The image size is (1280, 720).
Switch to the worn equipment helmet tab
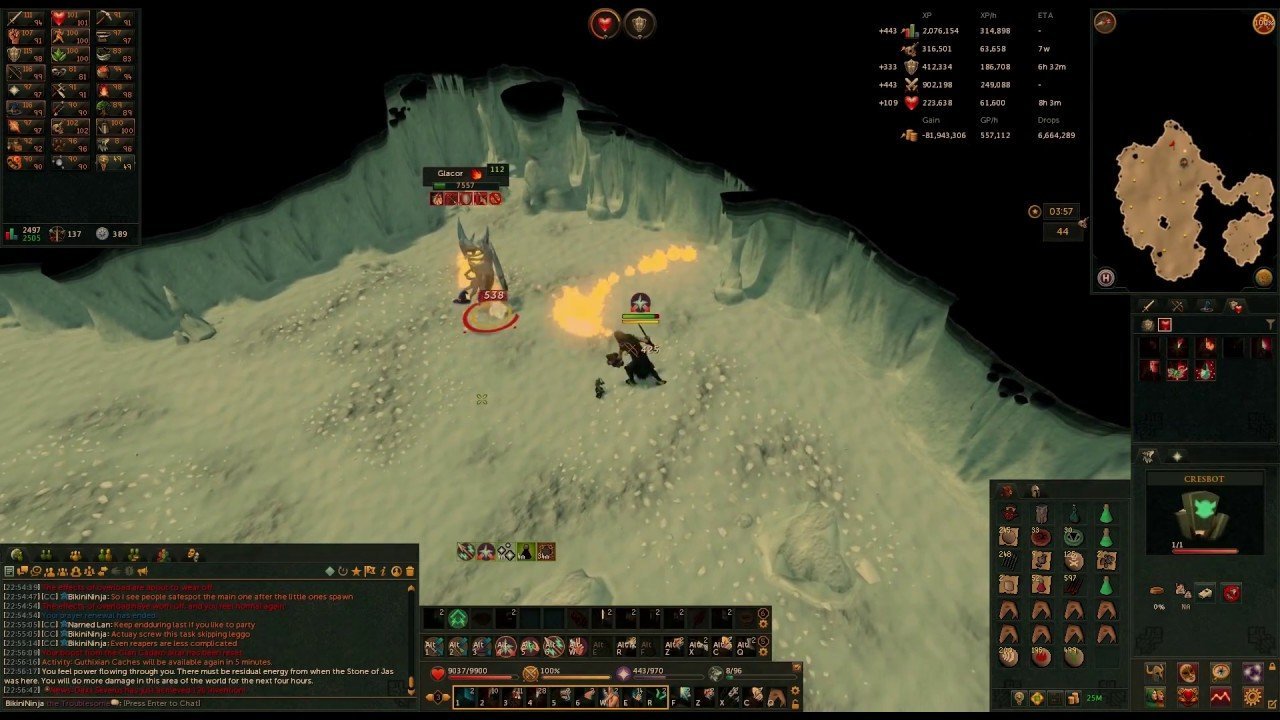(x=1035, y=491)
